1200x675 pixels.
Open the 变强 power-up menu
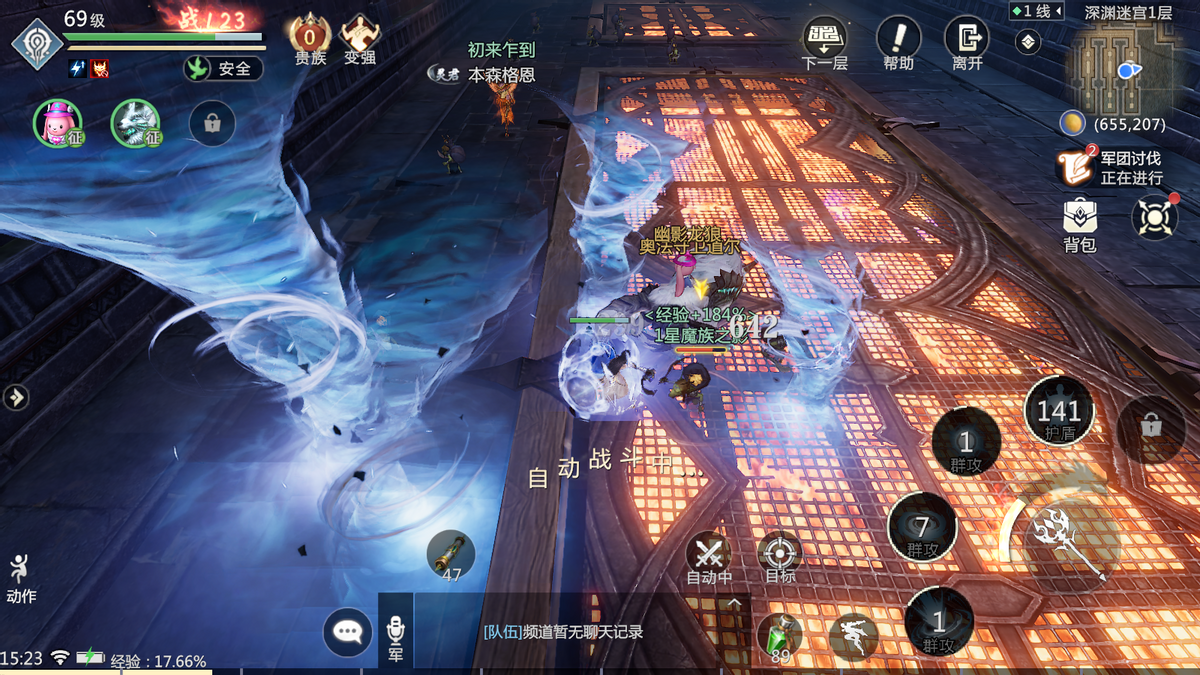coord(360,40)
